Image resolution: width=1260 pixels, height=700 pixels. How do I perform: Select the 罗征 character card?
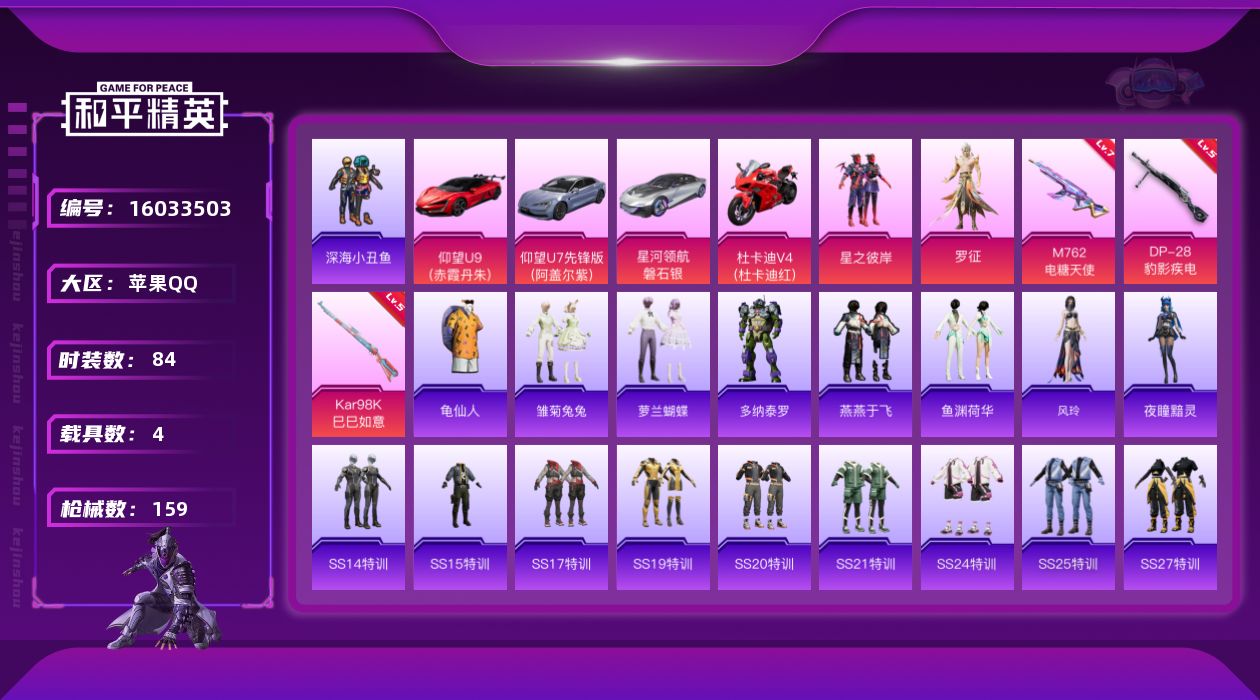967,211
